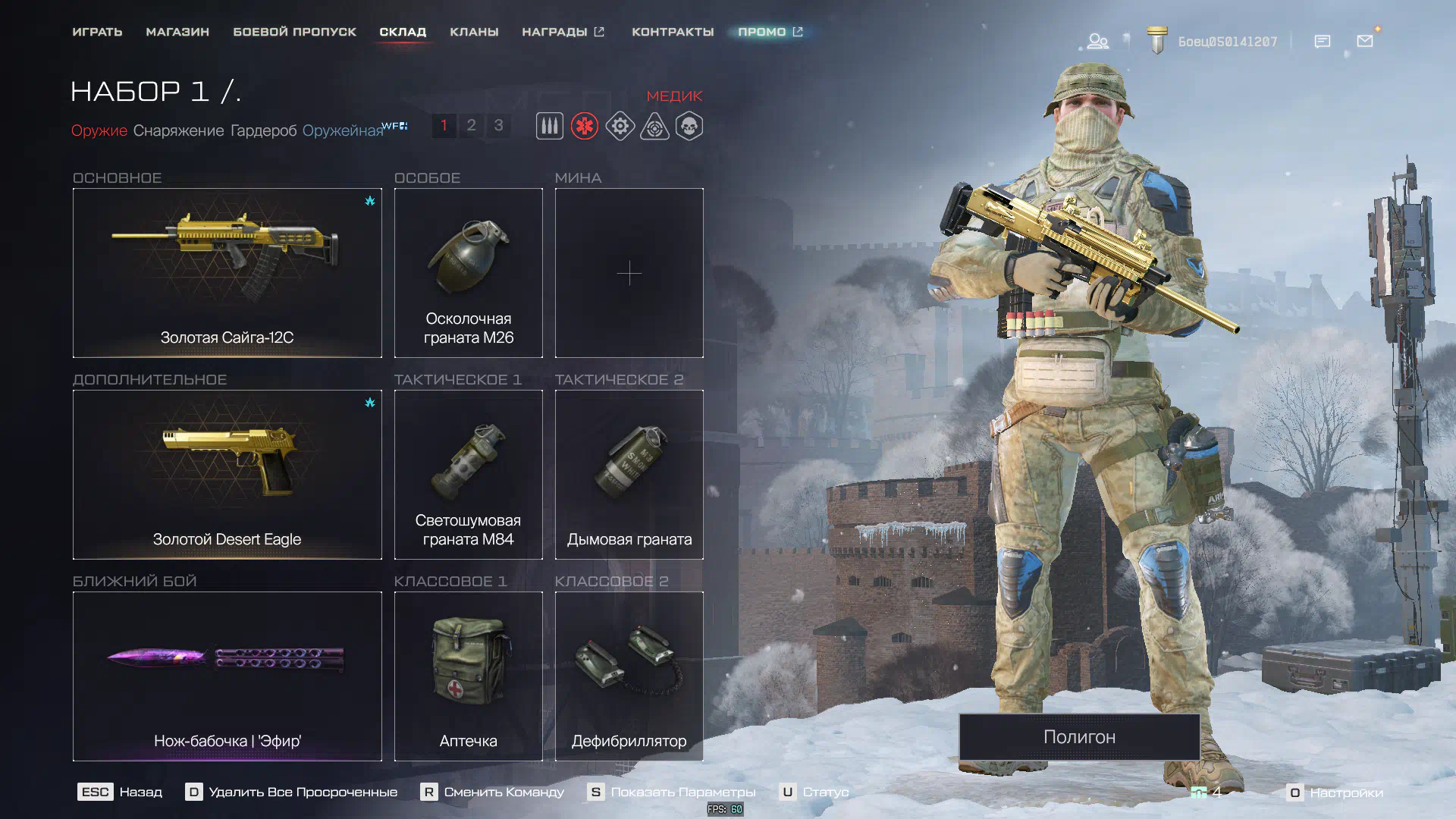Viewport: 1456px width, 819px height.
Task: Open the mail envelope icon
Action: click(x=1365, y=41)
